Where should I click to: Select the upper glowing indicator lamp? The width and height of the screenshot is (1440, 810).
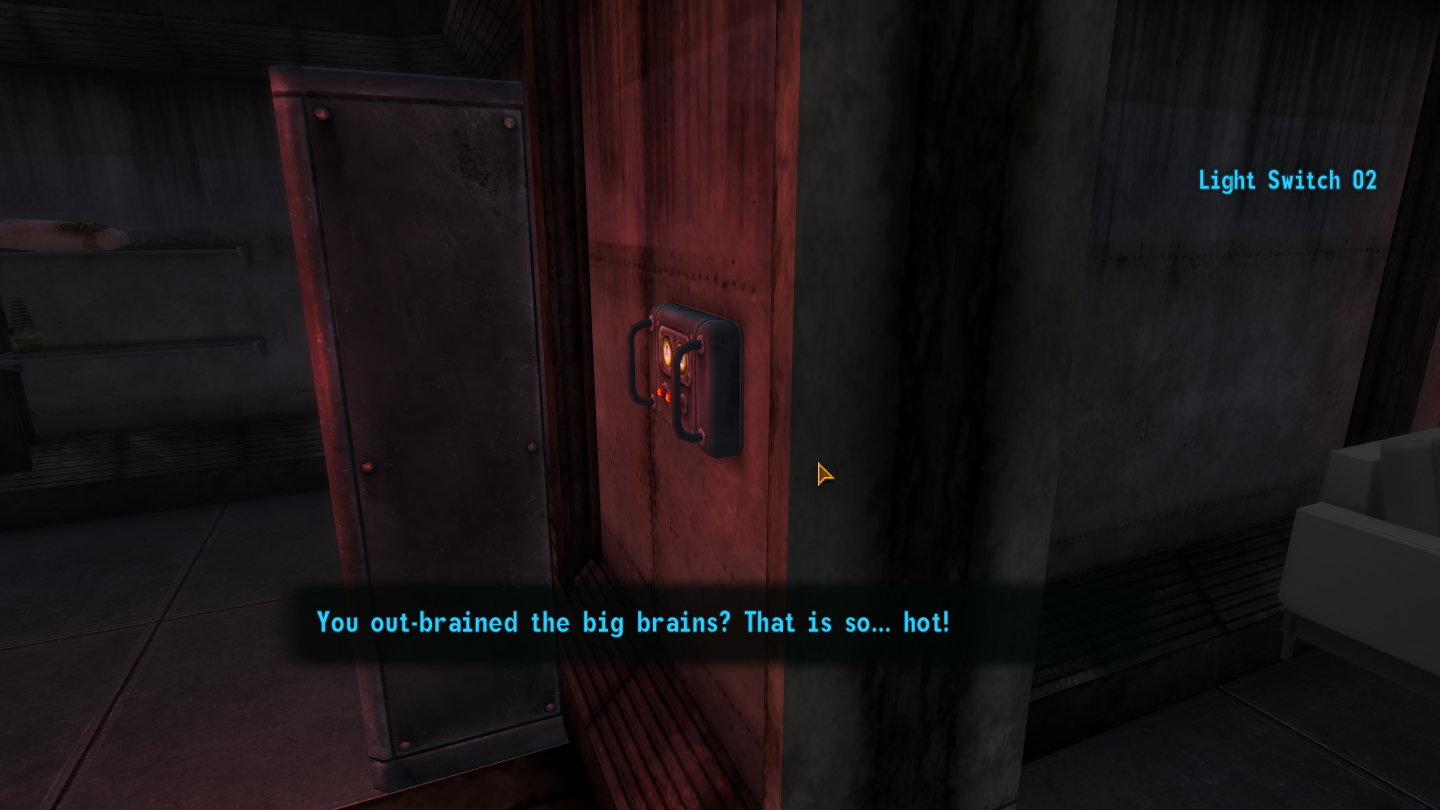(x=668, y=351)
